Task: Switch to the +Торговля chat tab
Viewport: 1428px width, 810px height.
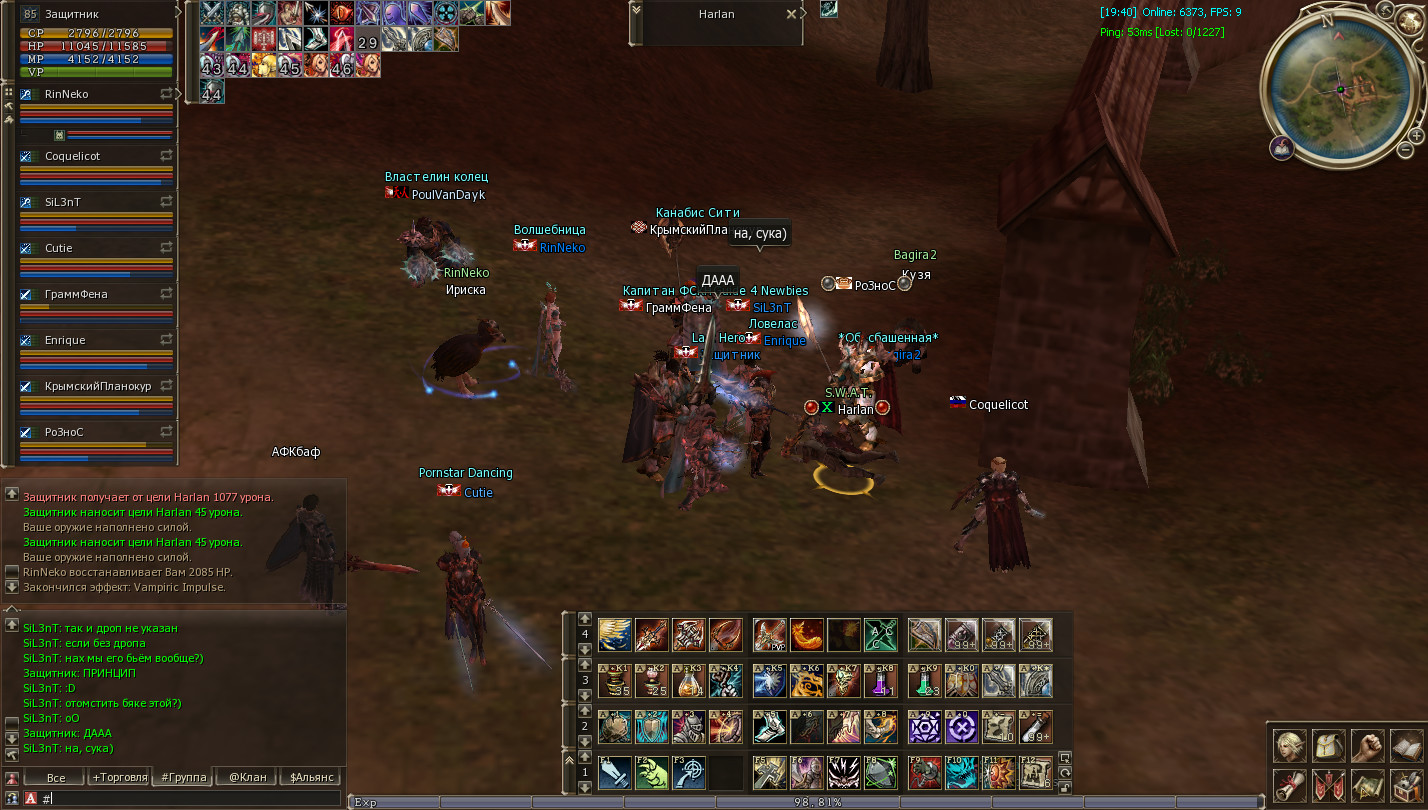Action: (x=119, y=777)
